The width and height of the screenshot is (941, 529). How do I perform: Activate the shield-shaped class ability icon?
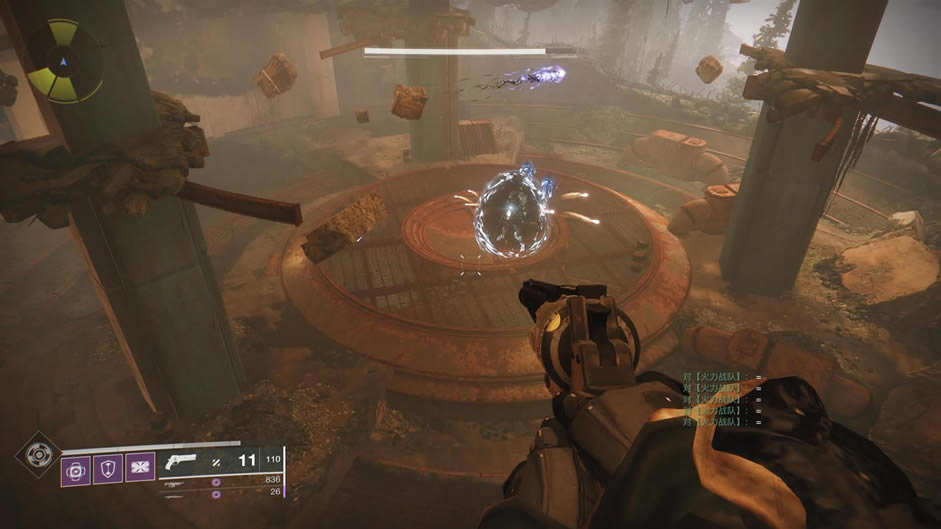point(107,469)
